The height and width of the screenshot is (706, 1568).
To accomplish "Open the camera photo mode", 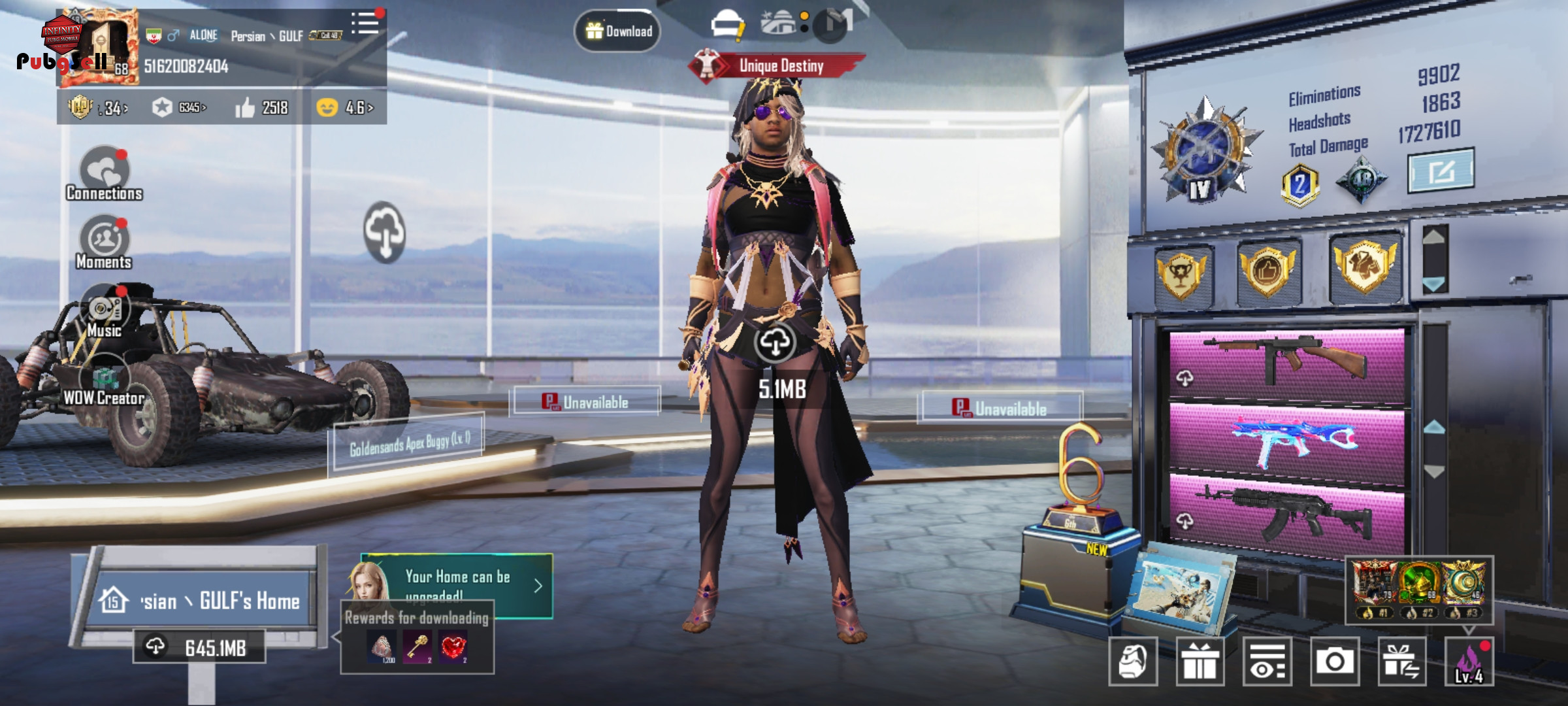I will click(1334, 662).
